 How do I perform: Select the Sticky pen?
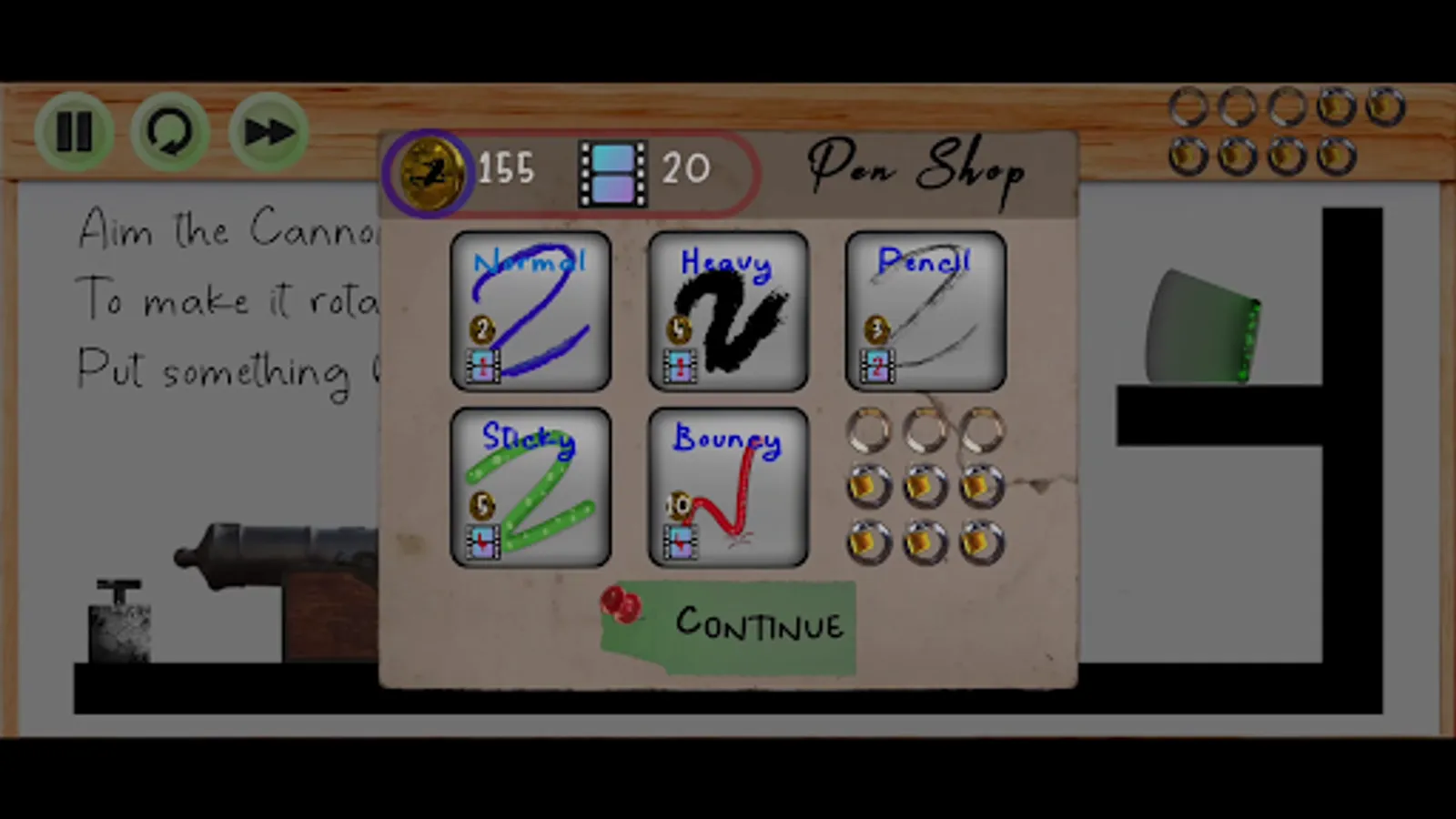coord(531,489)
